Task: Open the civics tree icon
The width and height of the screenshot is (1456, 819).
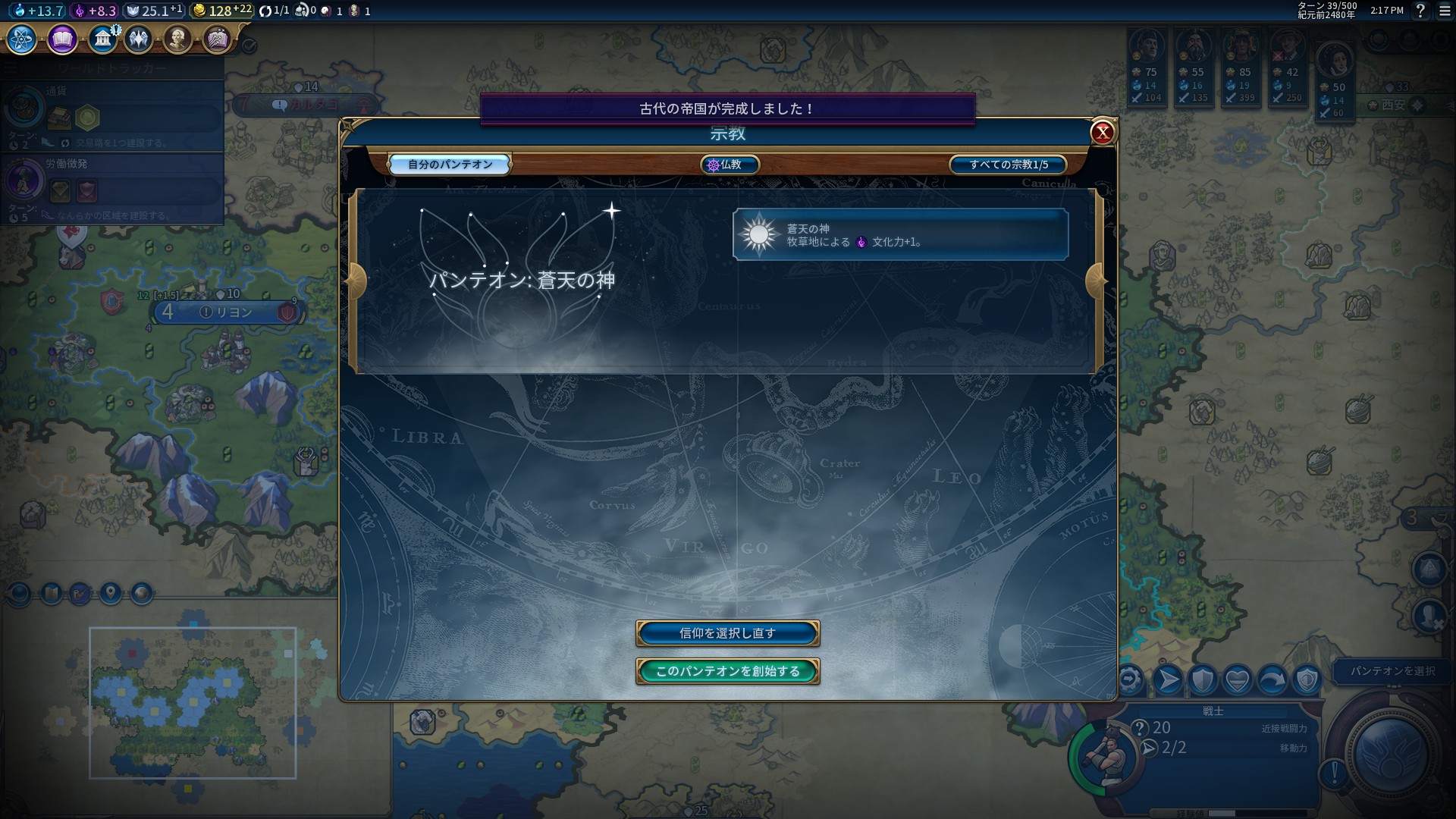Action: (62, 39)
